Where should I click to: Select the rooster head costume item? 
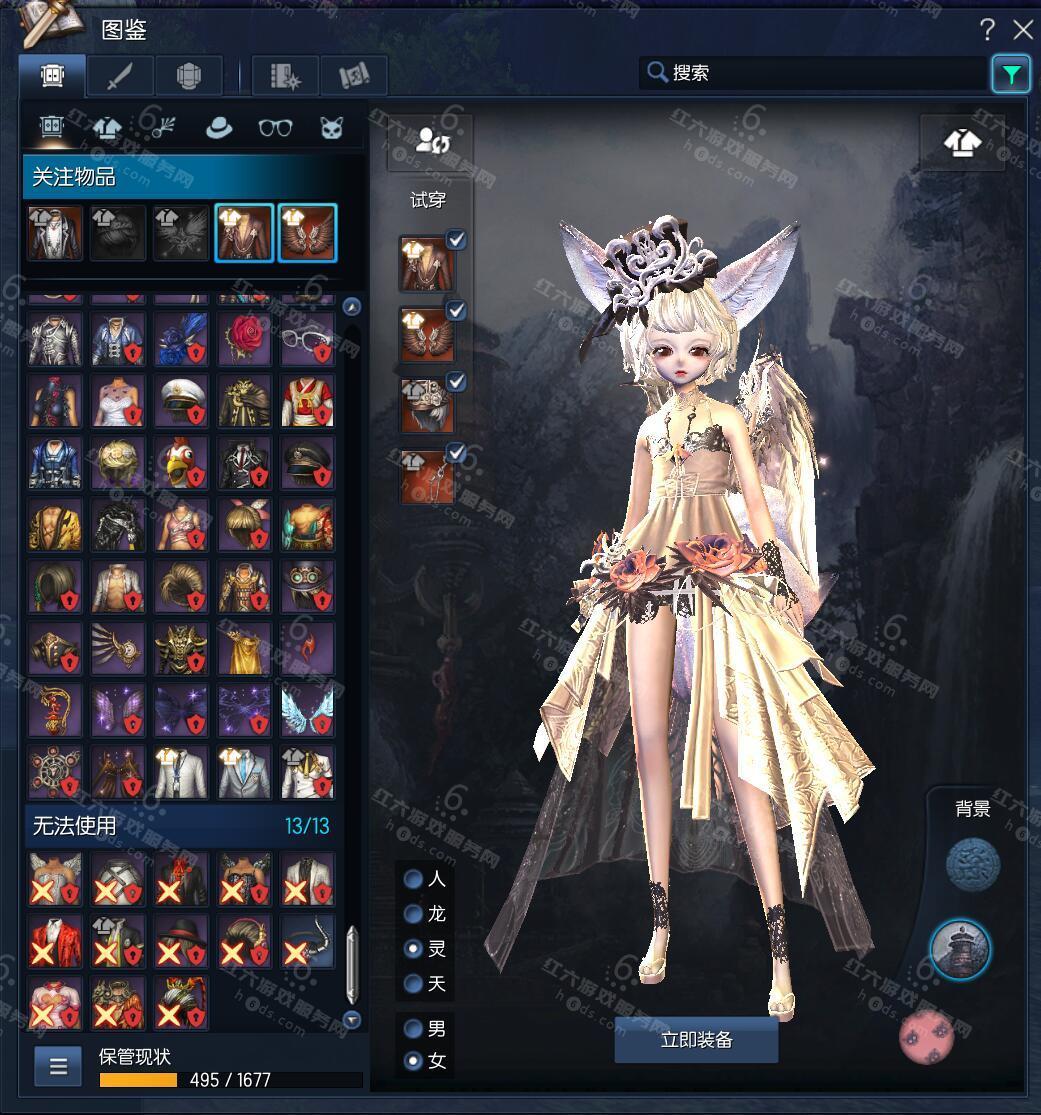pos(181,463)
